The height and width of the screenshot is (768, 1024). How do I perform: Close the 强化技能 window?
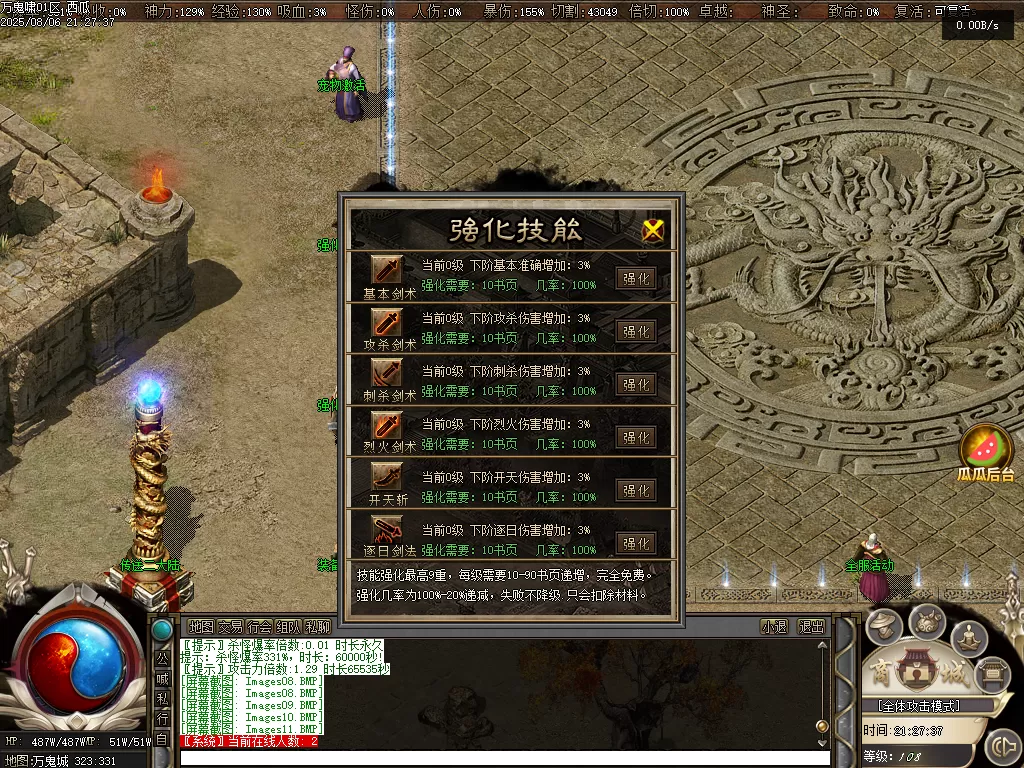click(653, 230)
